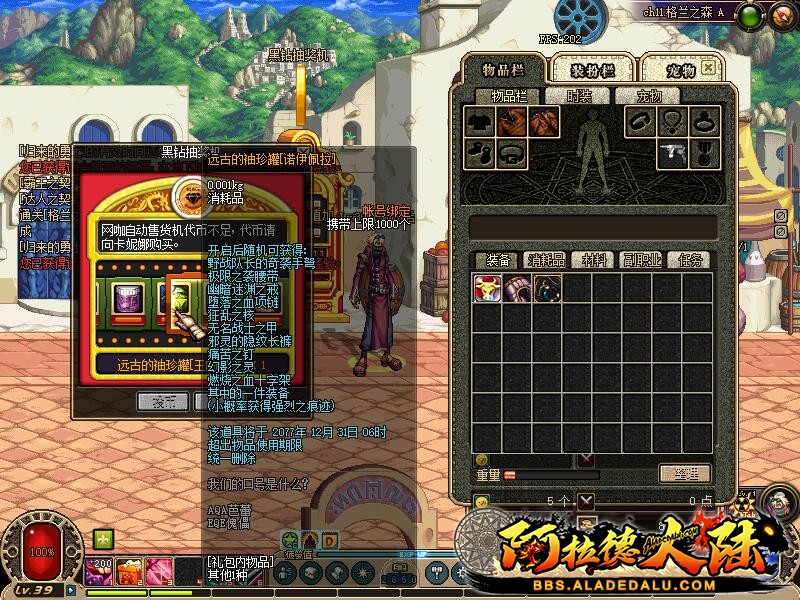Screen dimensions: 800x600
Task: Click the green round button at top-right corner
Action: pos(752,14)
